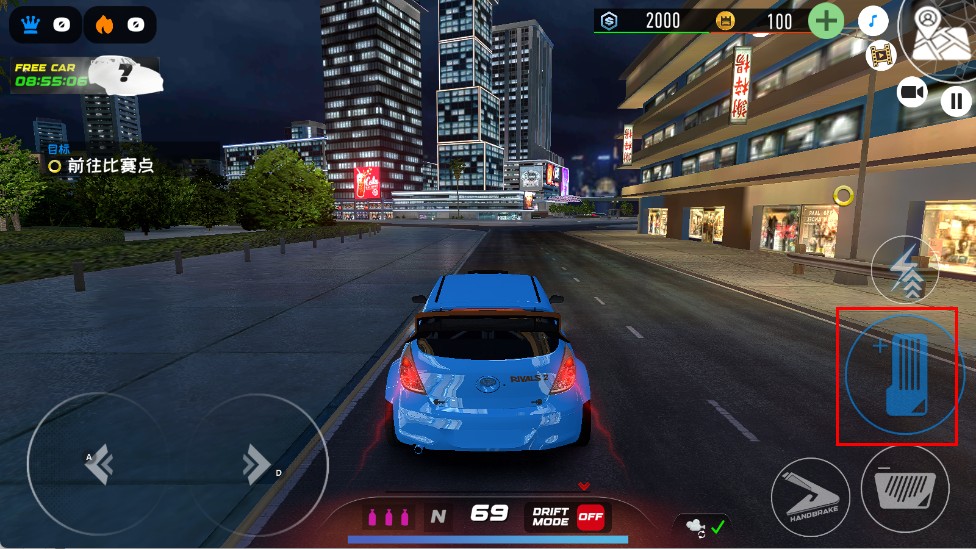Activate the nitro boost lightning button
The image size is (976, 549).
pos(904,271)
